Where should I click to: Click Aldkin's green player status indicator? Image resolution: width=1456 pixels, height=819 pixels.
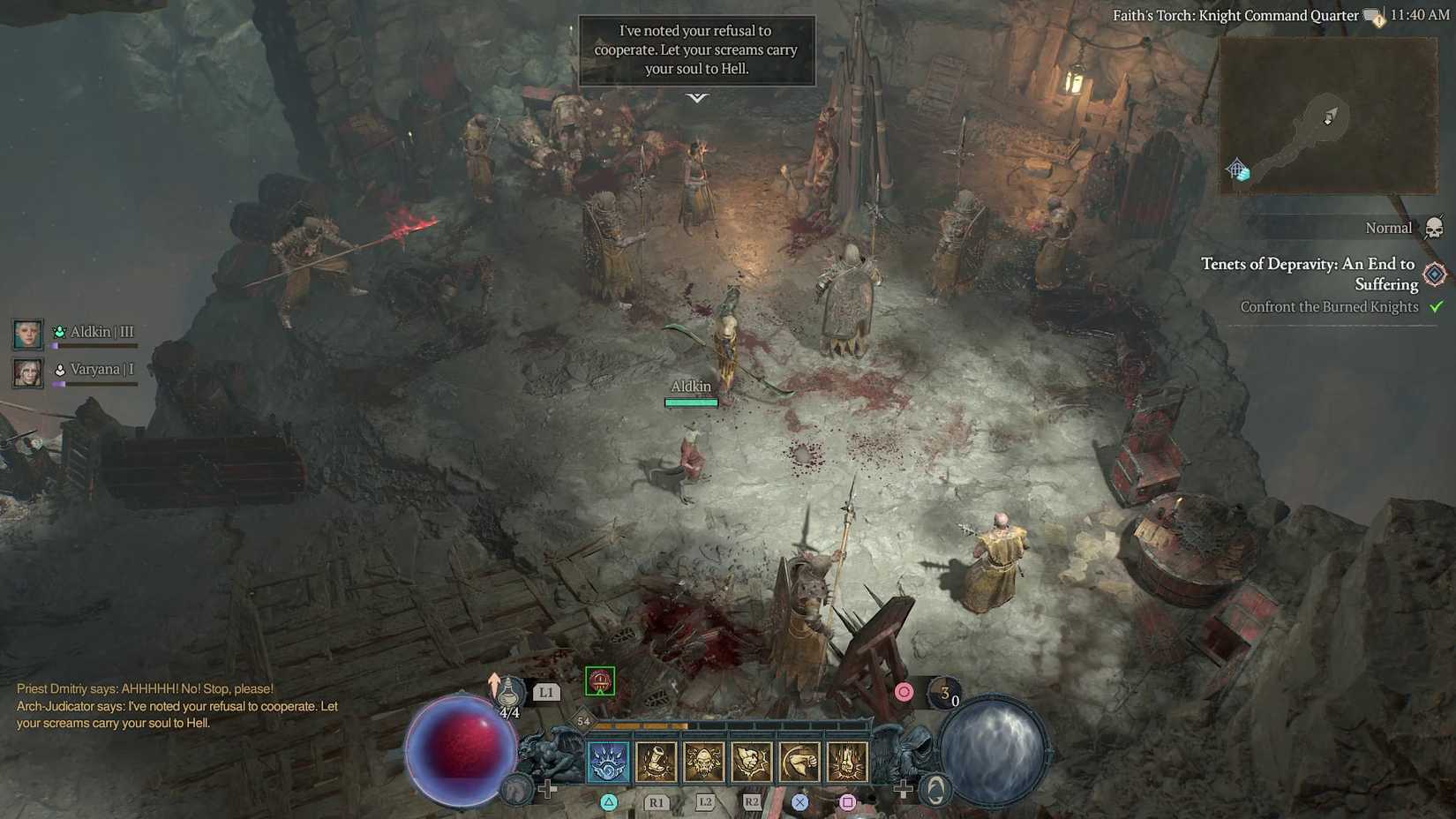click(x=59, y=332)
